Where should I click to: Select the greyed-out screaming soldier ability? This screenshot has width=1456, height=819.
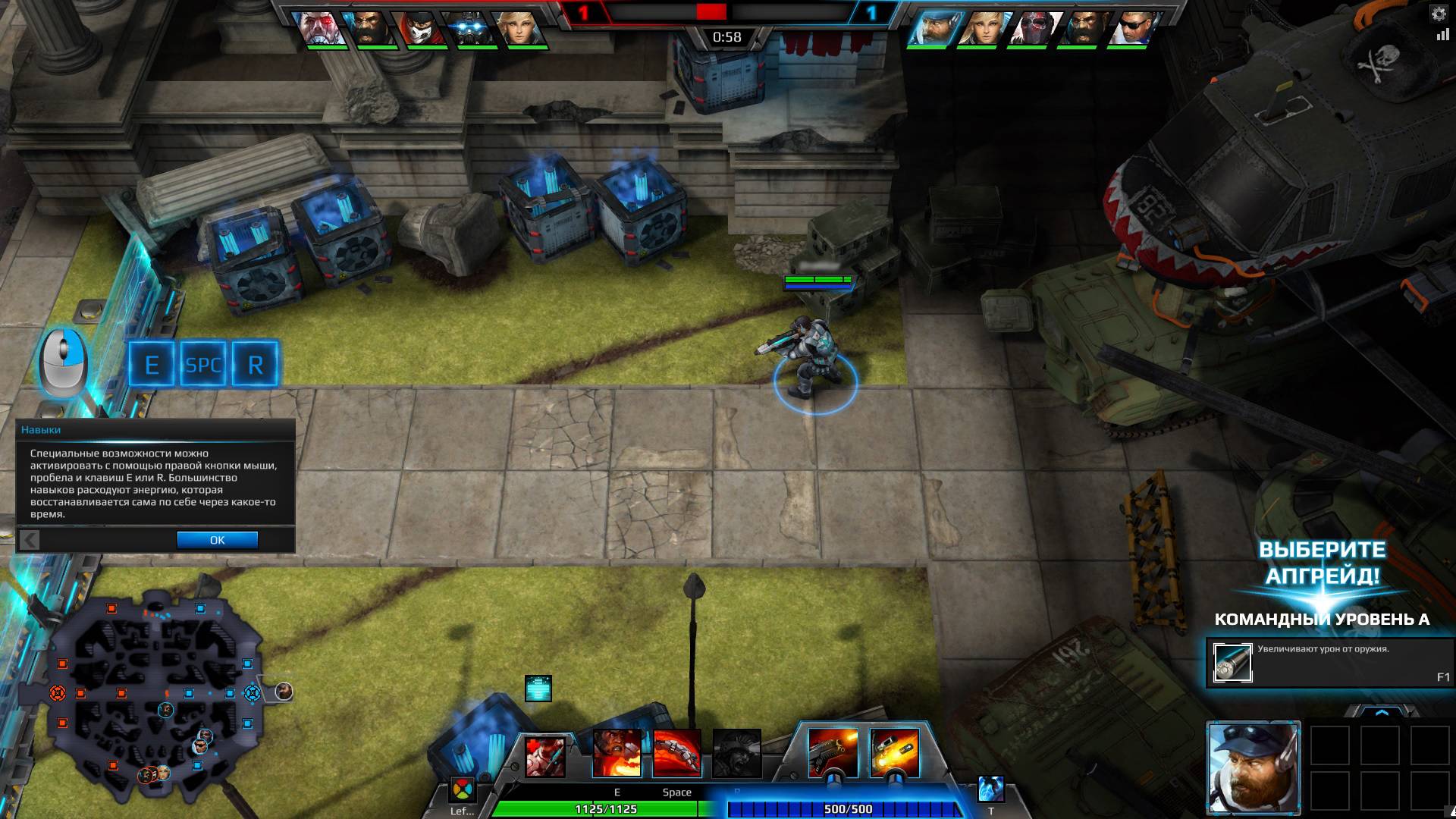pos(736,753)
